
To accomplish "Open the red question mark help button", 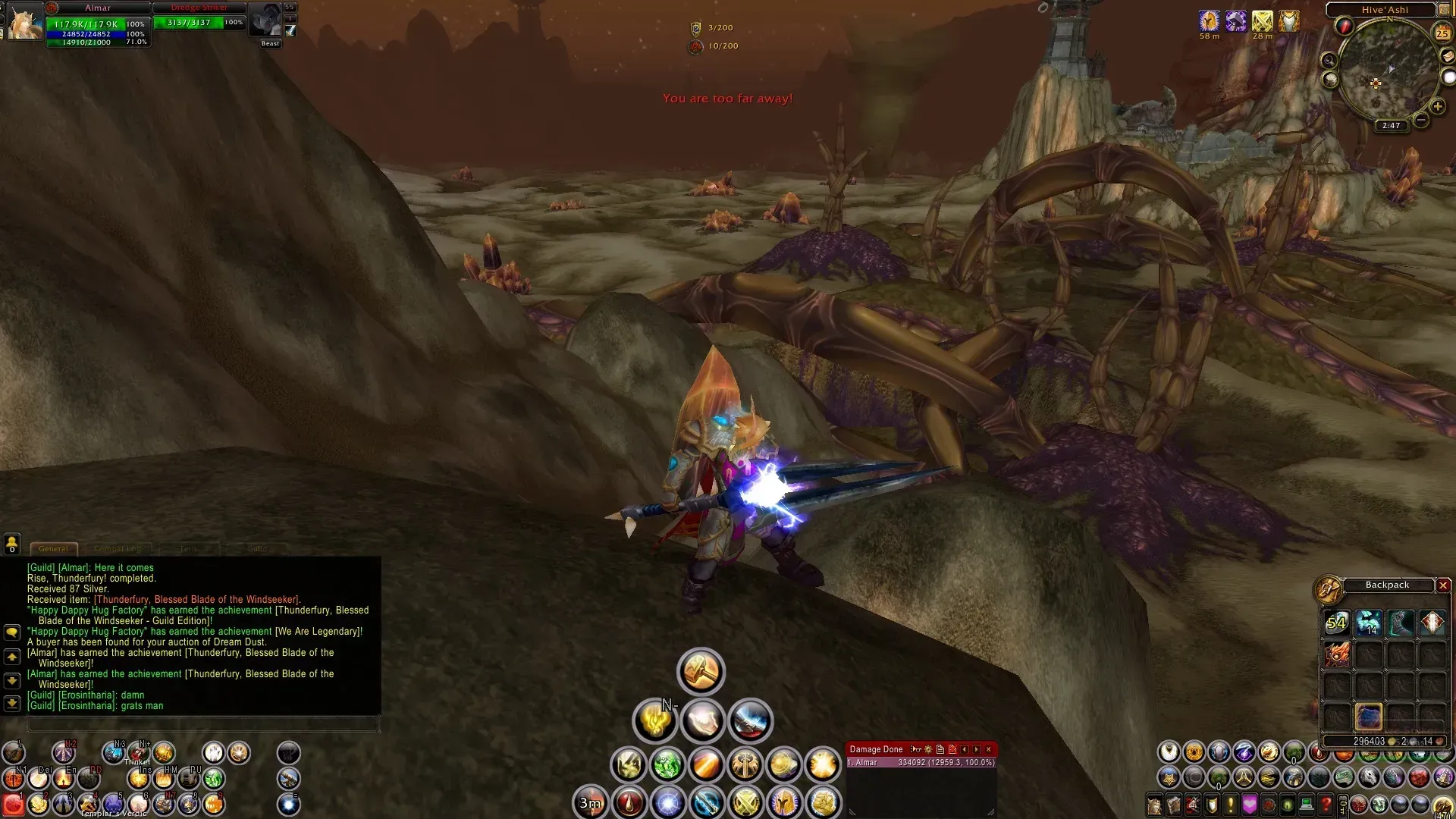I will click(x=1326, y=804).
